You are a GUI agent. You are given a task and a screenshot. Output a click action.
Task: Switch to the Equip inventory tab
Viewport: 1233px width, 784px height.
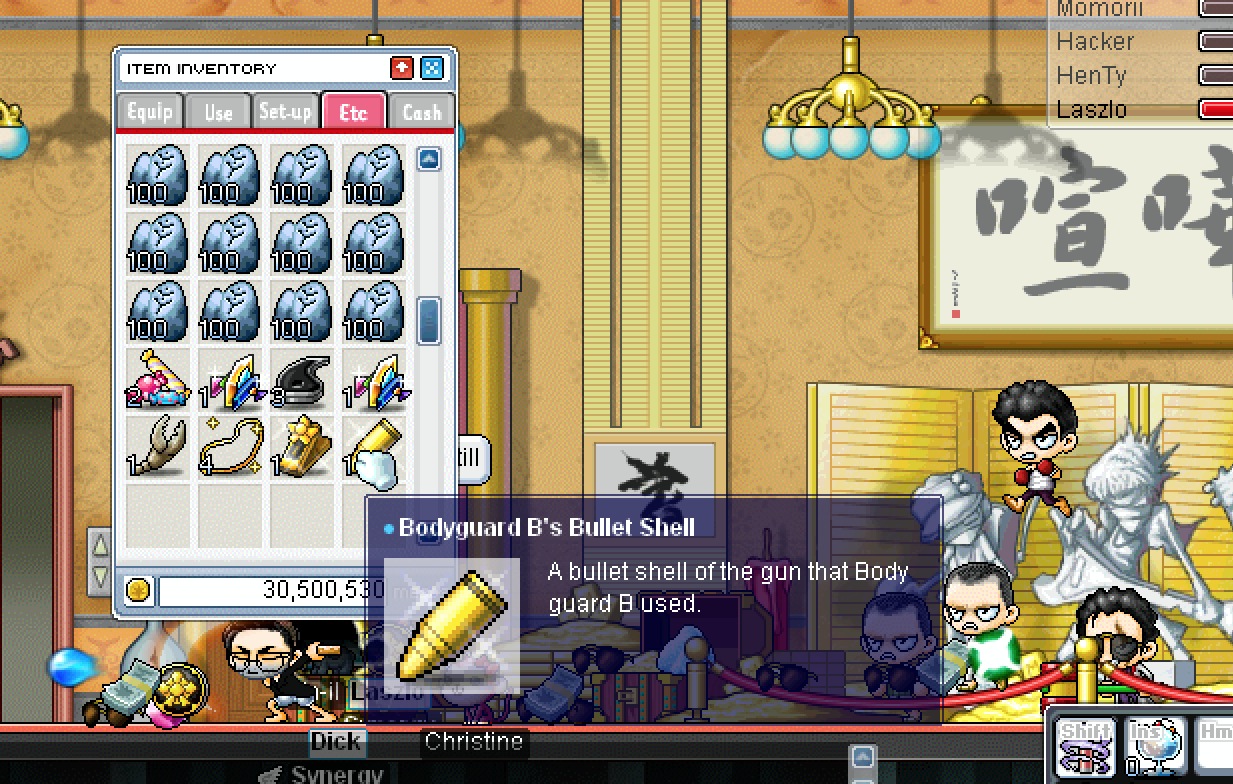[149, 112]
